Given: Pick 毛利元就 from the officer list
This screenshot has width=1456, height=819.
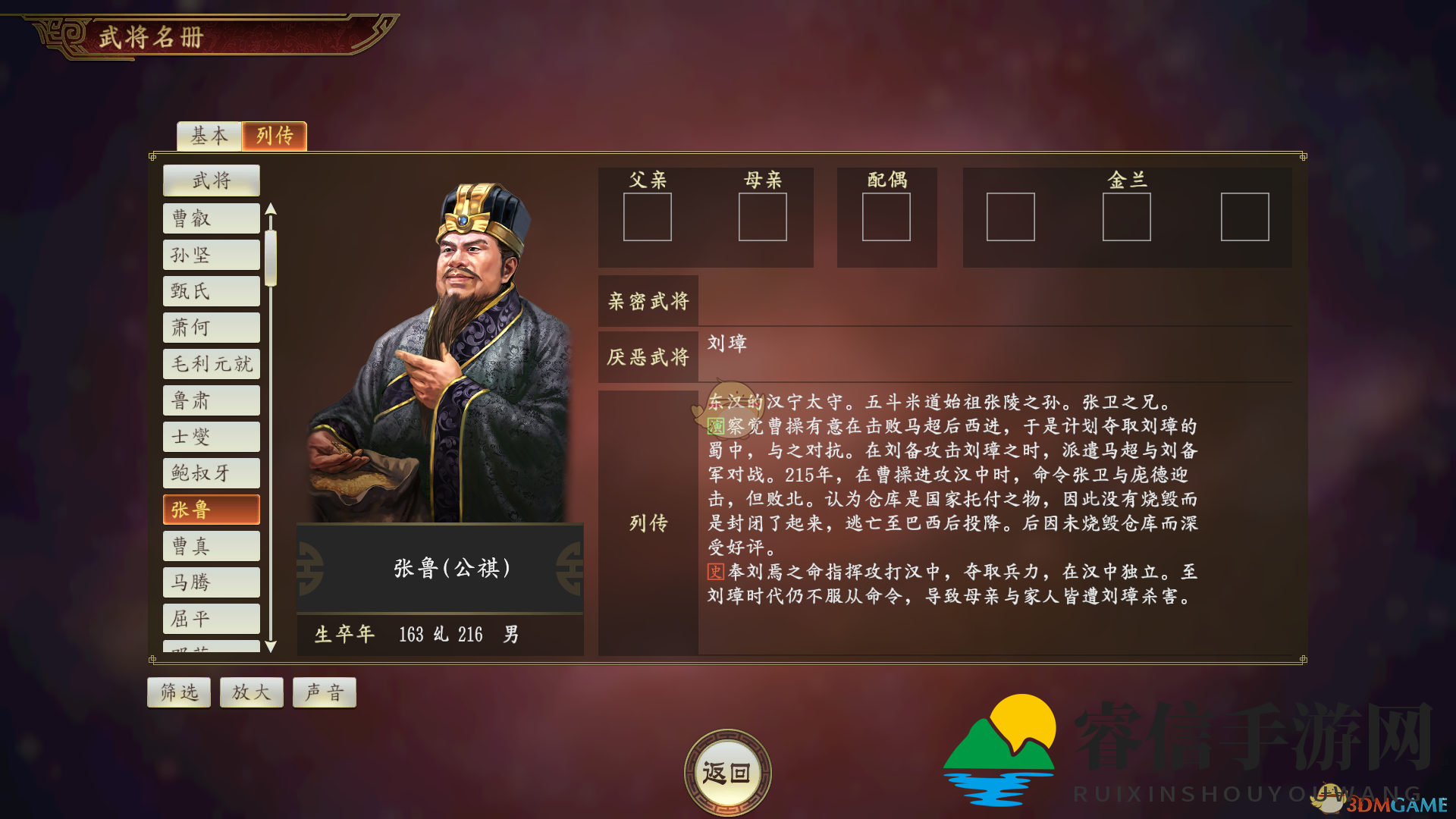Looking at the screenshot, I should [212, 364].
